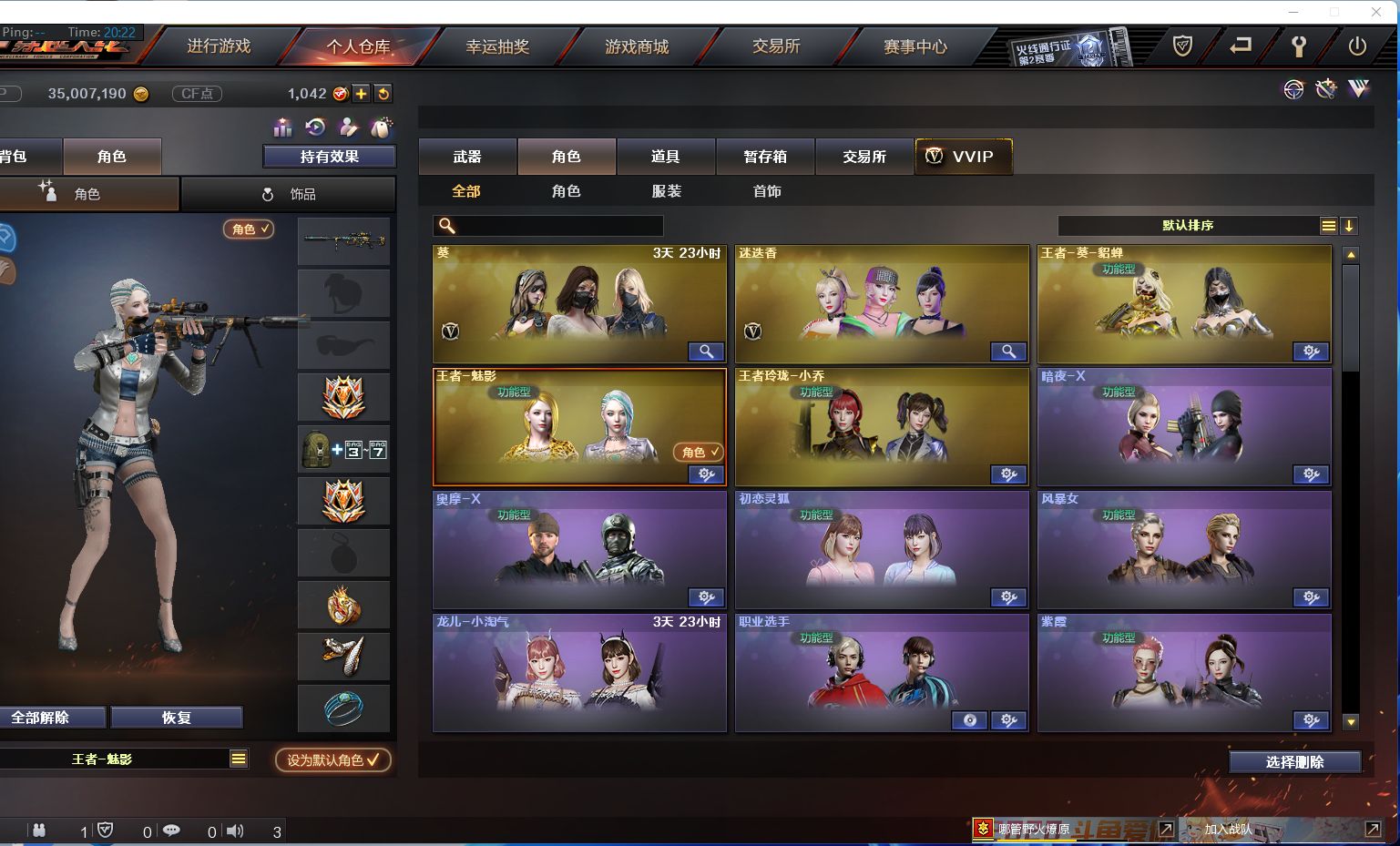The image size is (1400, 846).
Task: Switch to the VVIP tab
Action: (x=964, y=156)
